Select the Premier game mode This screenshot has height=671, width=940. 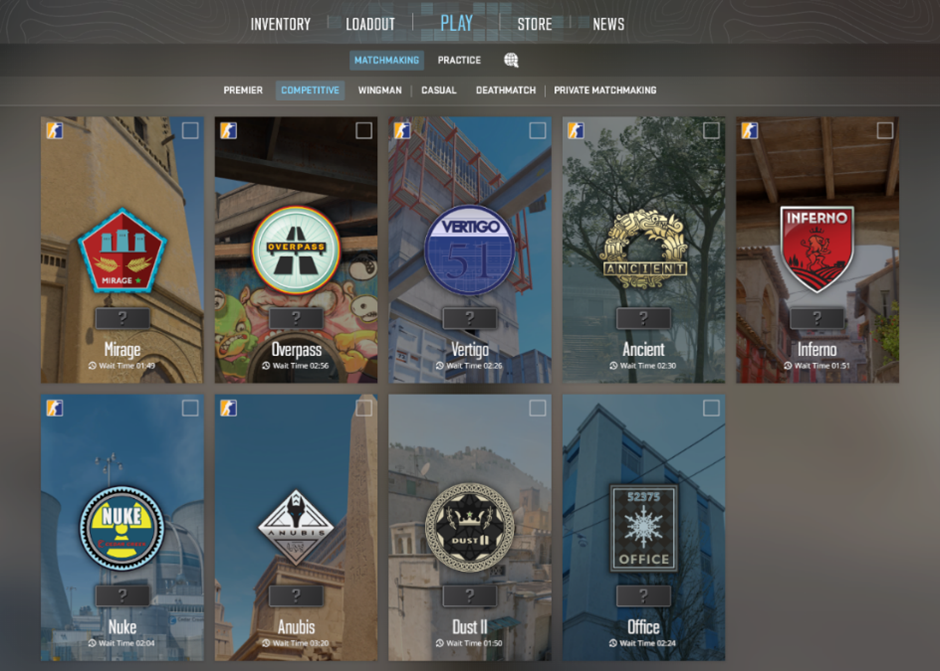[243, 90]
